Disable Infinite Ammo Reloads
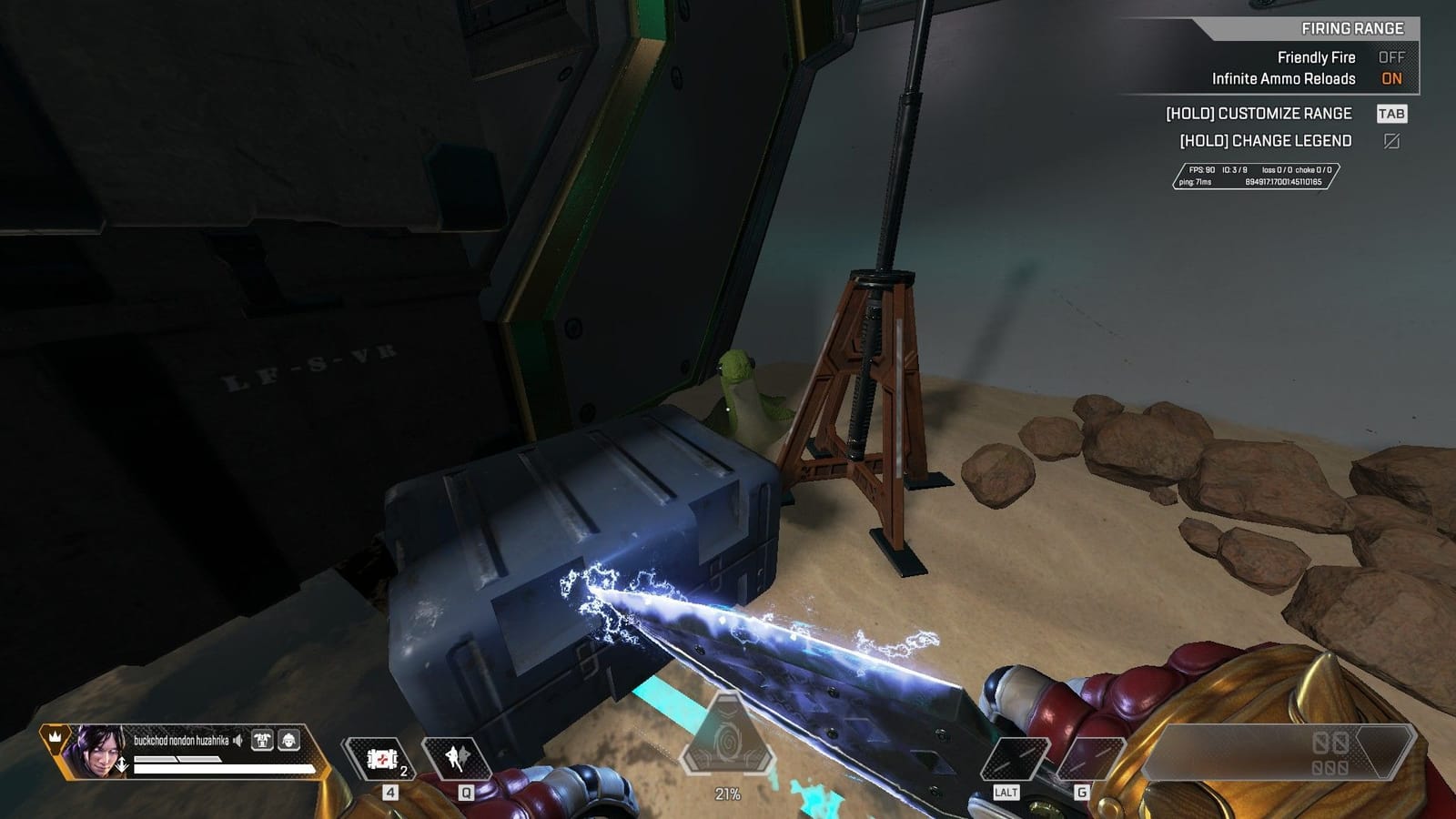This screenshot has height=819, width=1456. [x=1391, y=79]
